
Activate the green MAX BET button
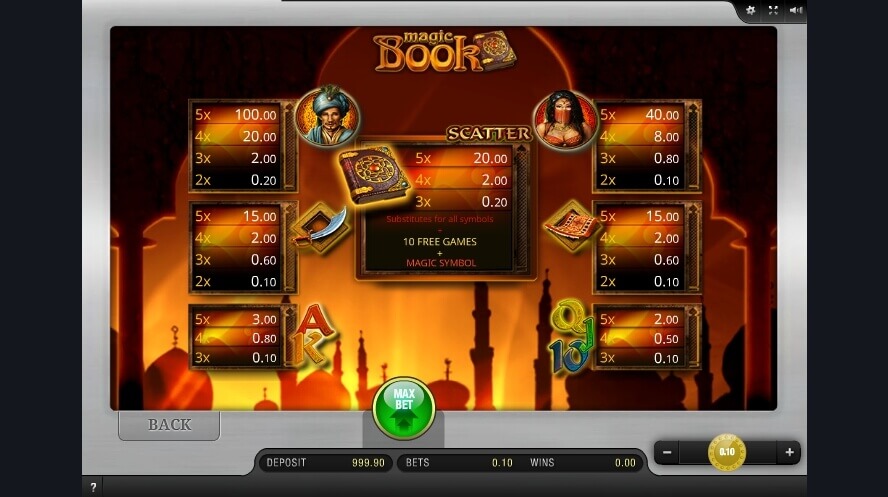(403, 407)
